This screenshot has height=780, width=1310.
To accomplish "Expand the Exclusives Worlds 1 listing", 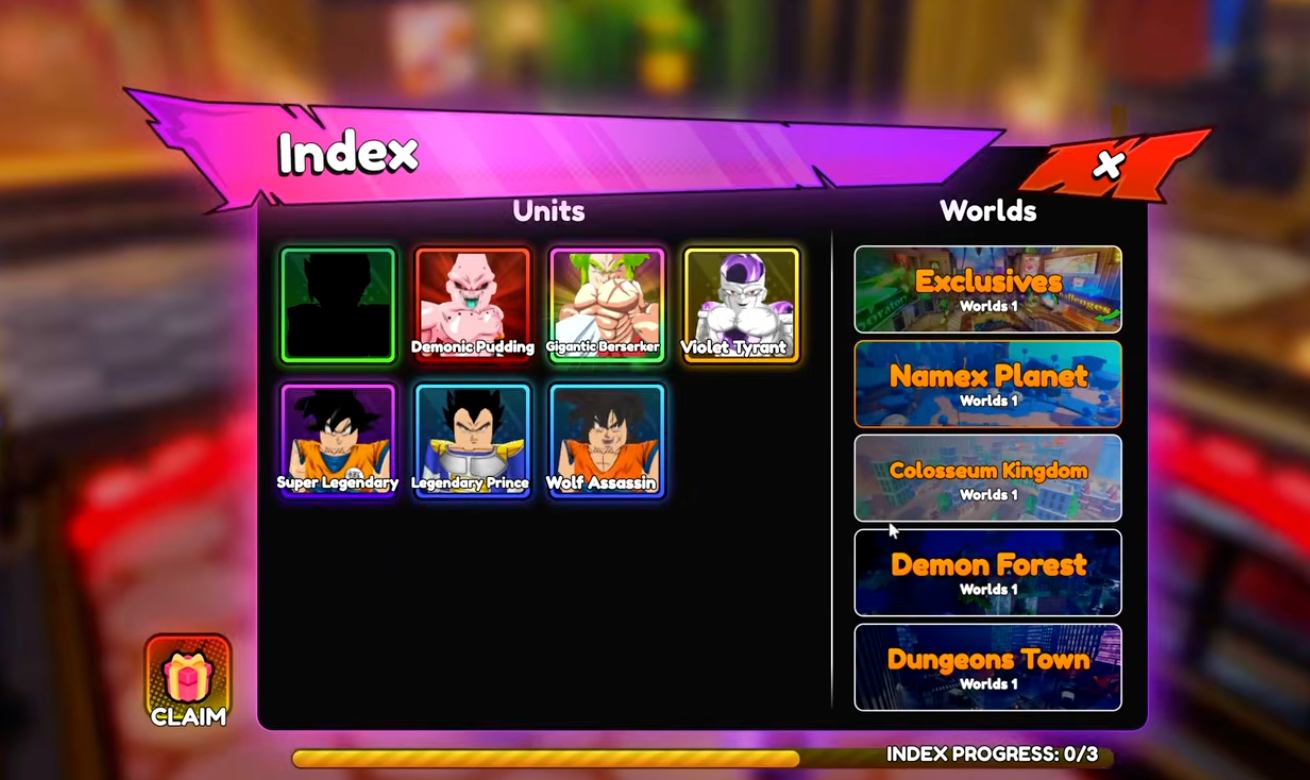I will point(987,306).
